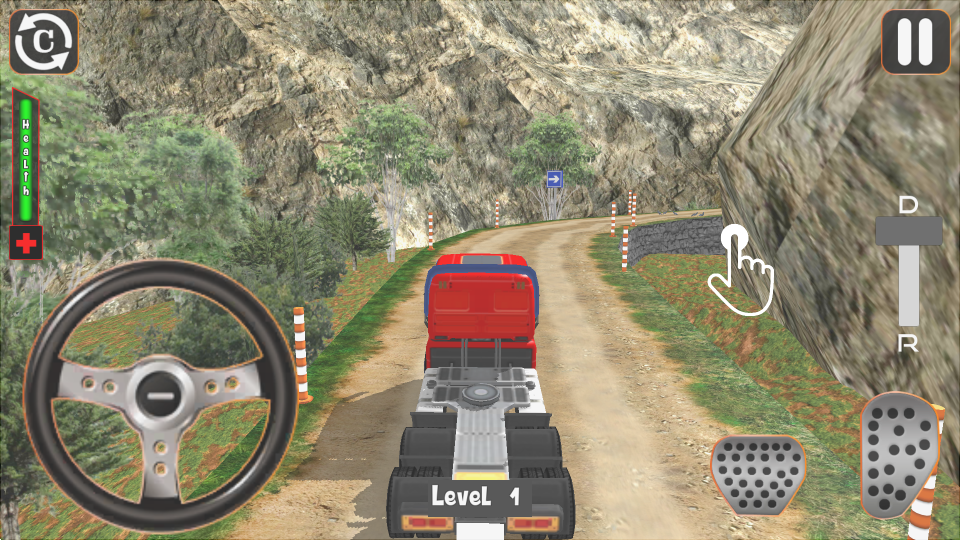The width and height of the screenshot is (960, 540).
Task: Switch the camera view with the C icon
Action: click(x=44, y=42)
